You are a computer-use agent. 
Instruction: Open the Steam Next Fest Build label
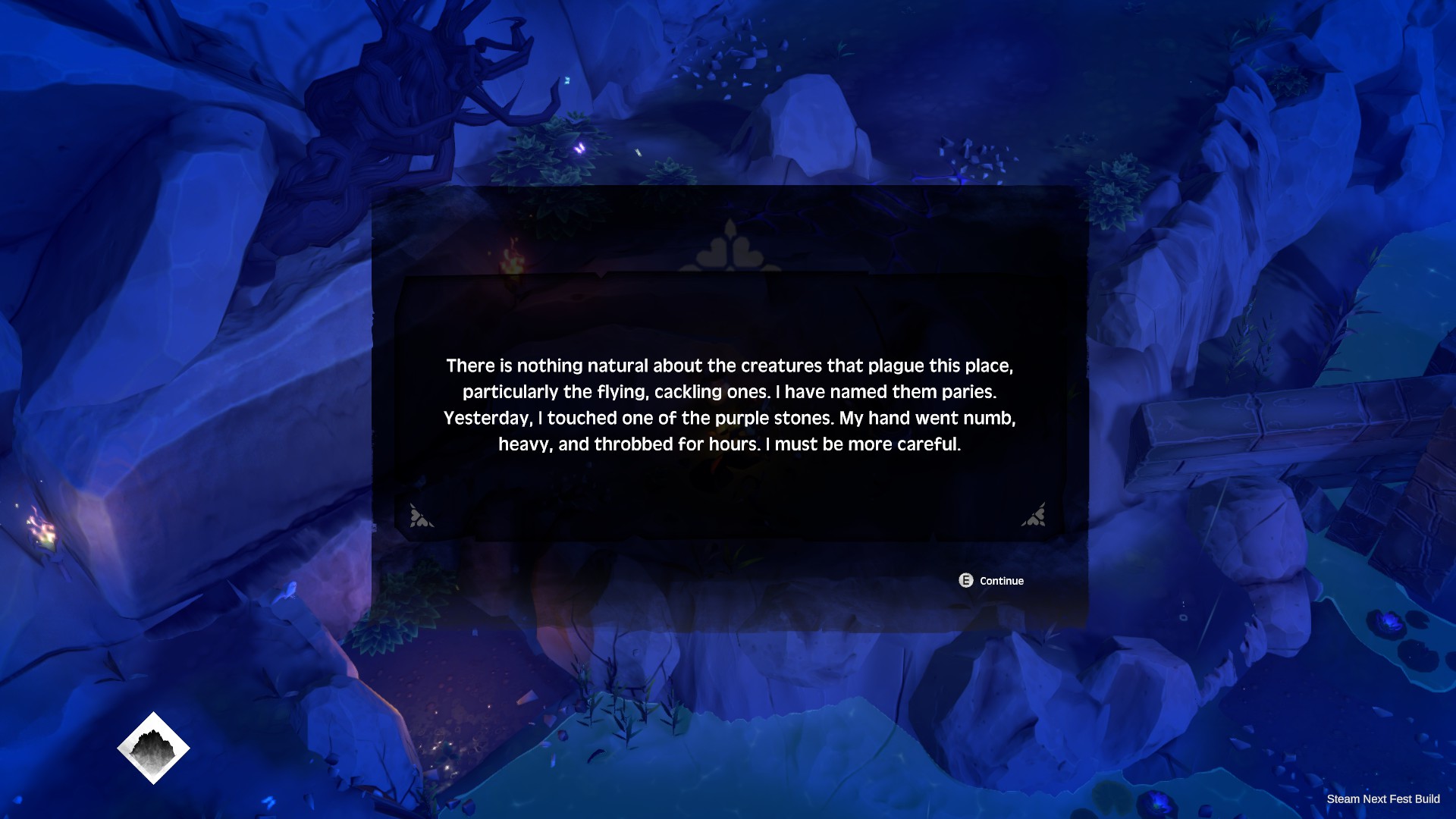tap(1383, 799)
